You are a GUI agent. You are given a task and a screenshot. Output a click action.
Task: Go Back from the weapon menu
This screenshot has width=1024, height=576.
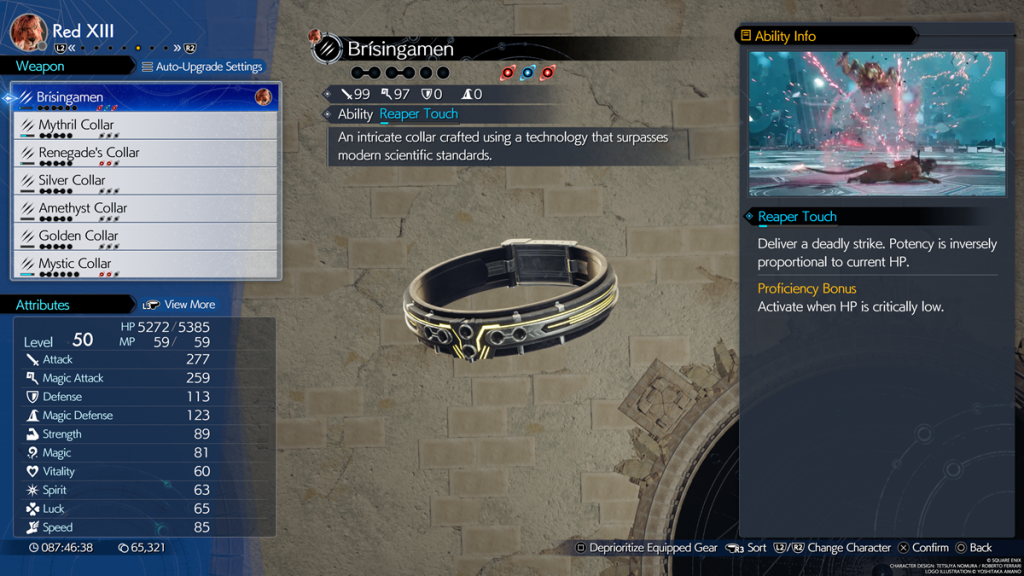(974, 548)
